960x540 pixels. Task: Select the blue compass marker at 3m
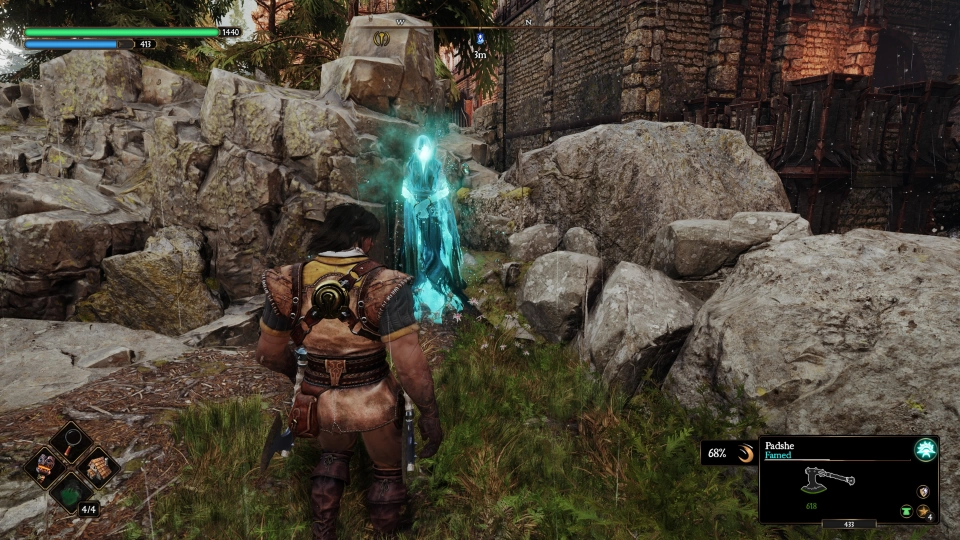[x=480, y=40]
